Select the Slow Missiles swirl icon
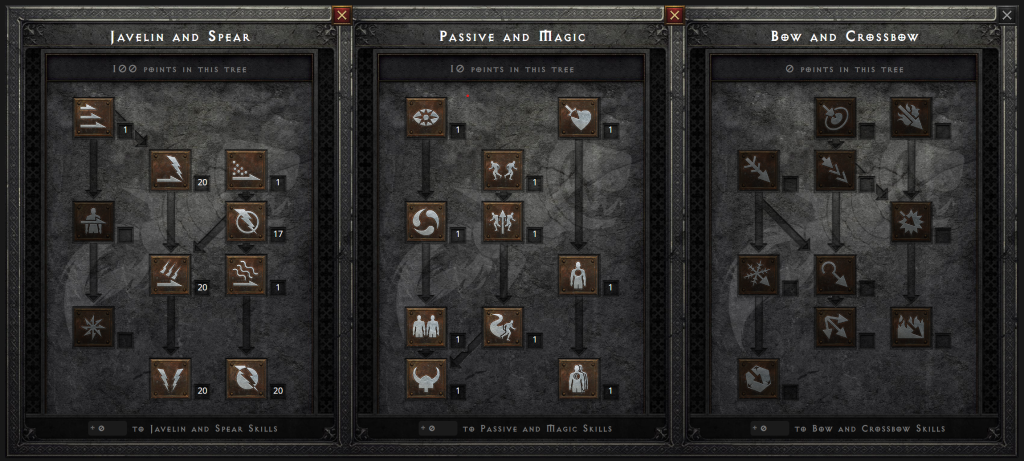The width and height of the screenshot is (1024, 461). click(x=426, y=222)
